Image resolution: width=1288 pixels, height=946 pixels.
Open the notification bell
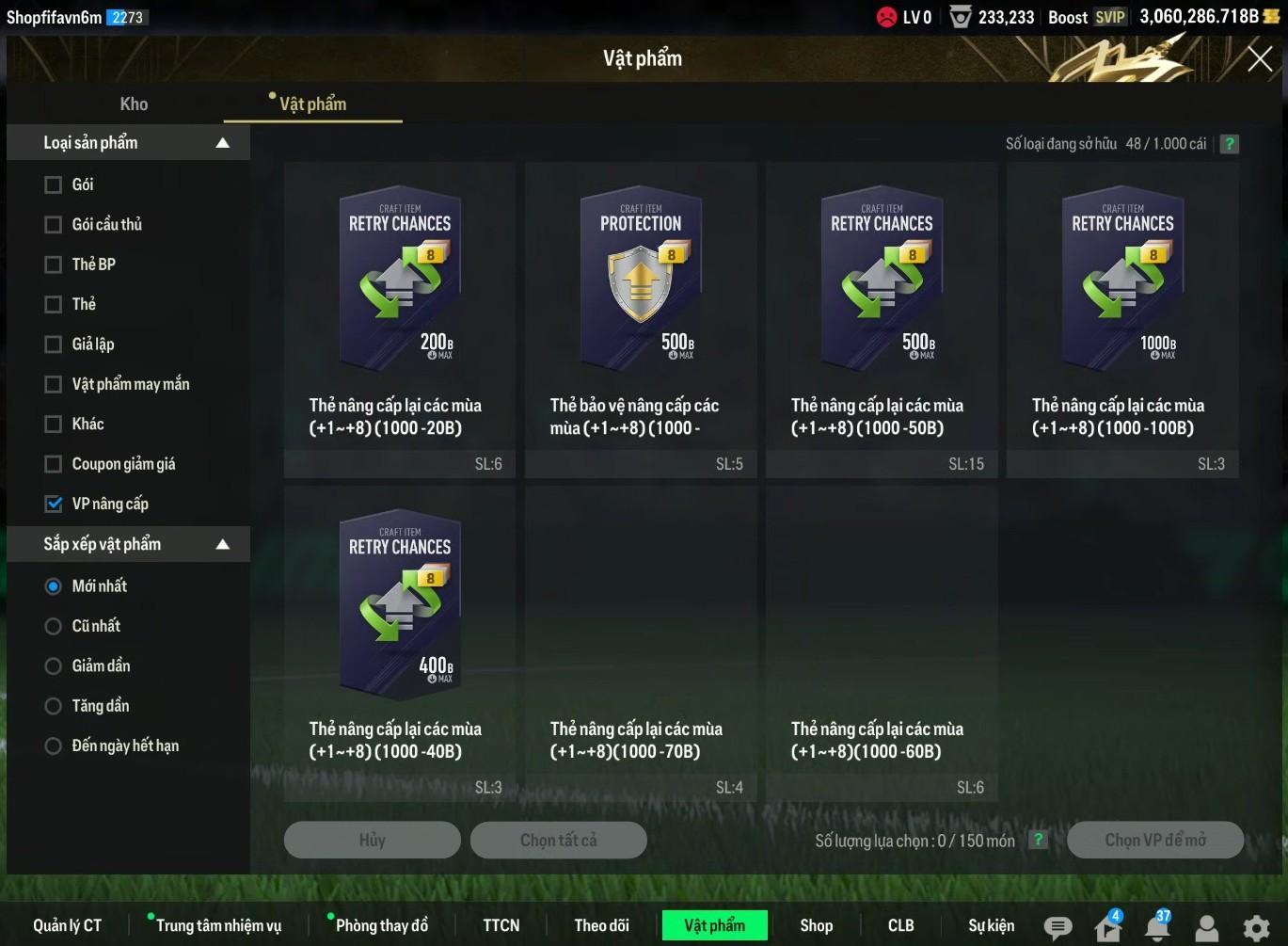pyautogui.click(x=1156, y=928)
